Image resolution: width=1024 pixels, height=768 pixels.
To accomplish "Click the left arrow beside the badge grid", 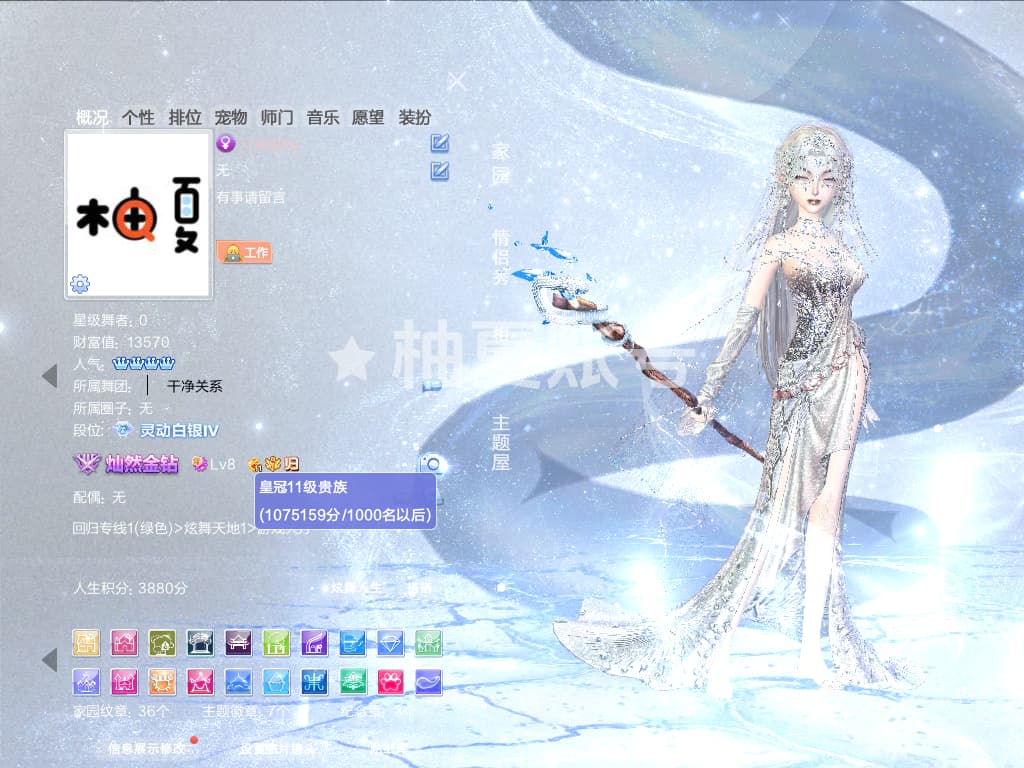I will point(49,660).
